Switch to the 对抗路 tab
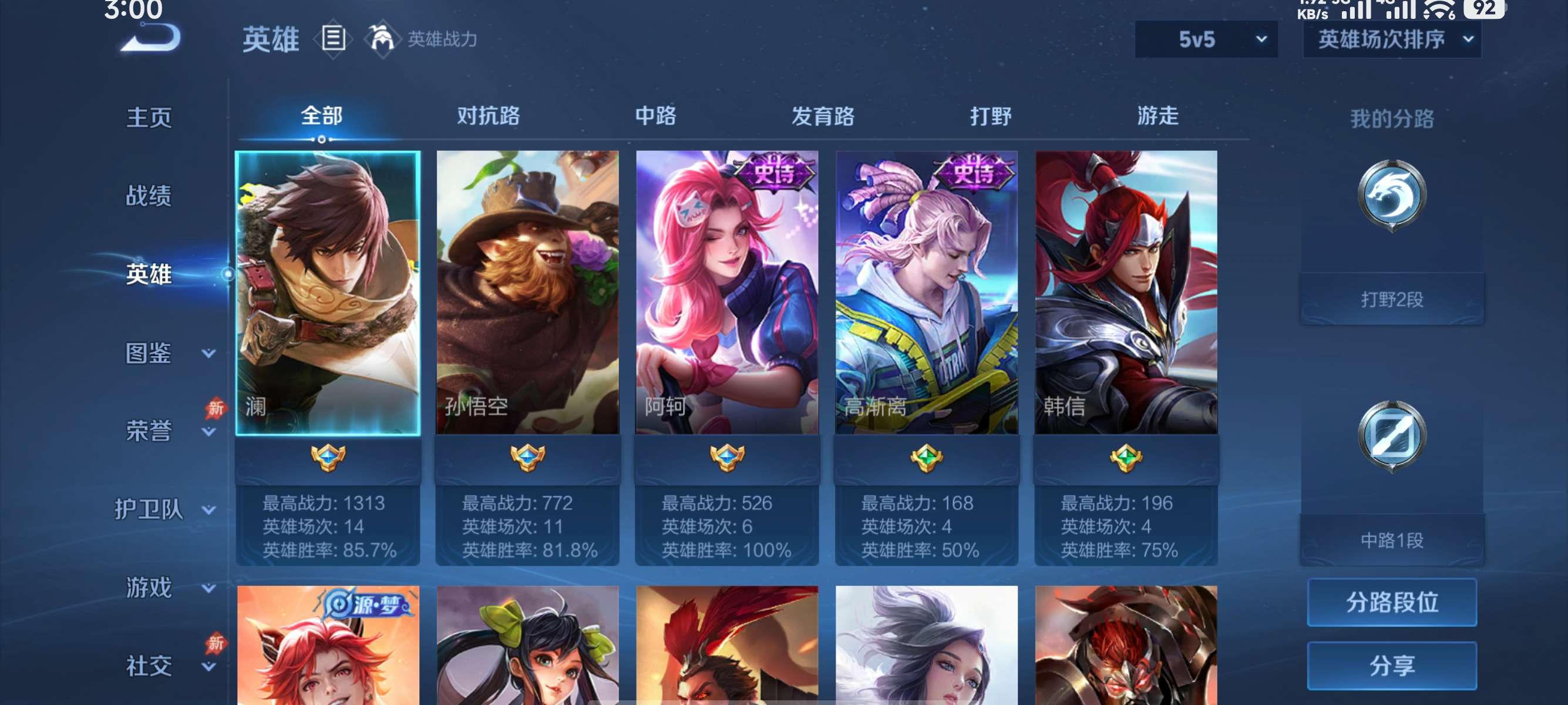 tap(487, 116)
